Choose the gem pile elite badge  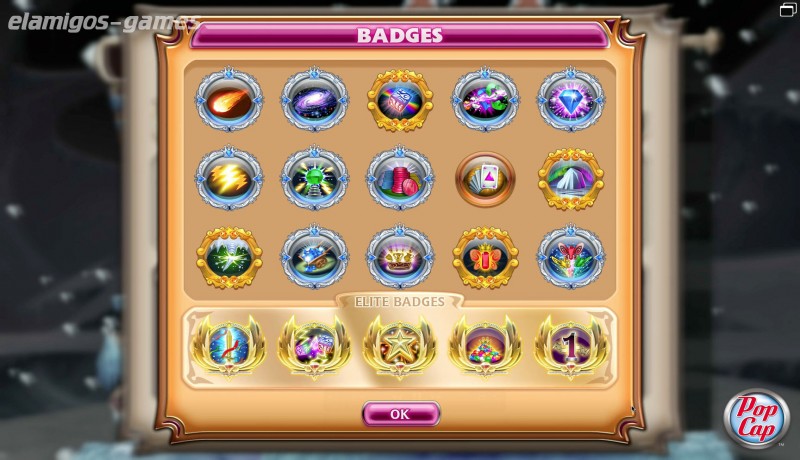(x=485, y=345)
